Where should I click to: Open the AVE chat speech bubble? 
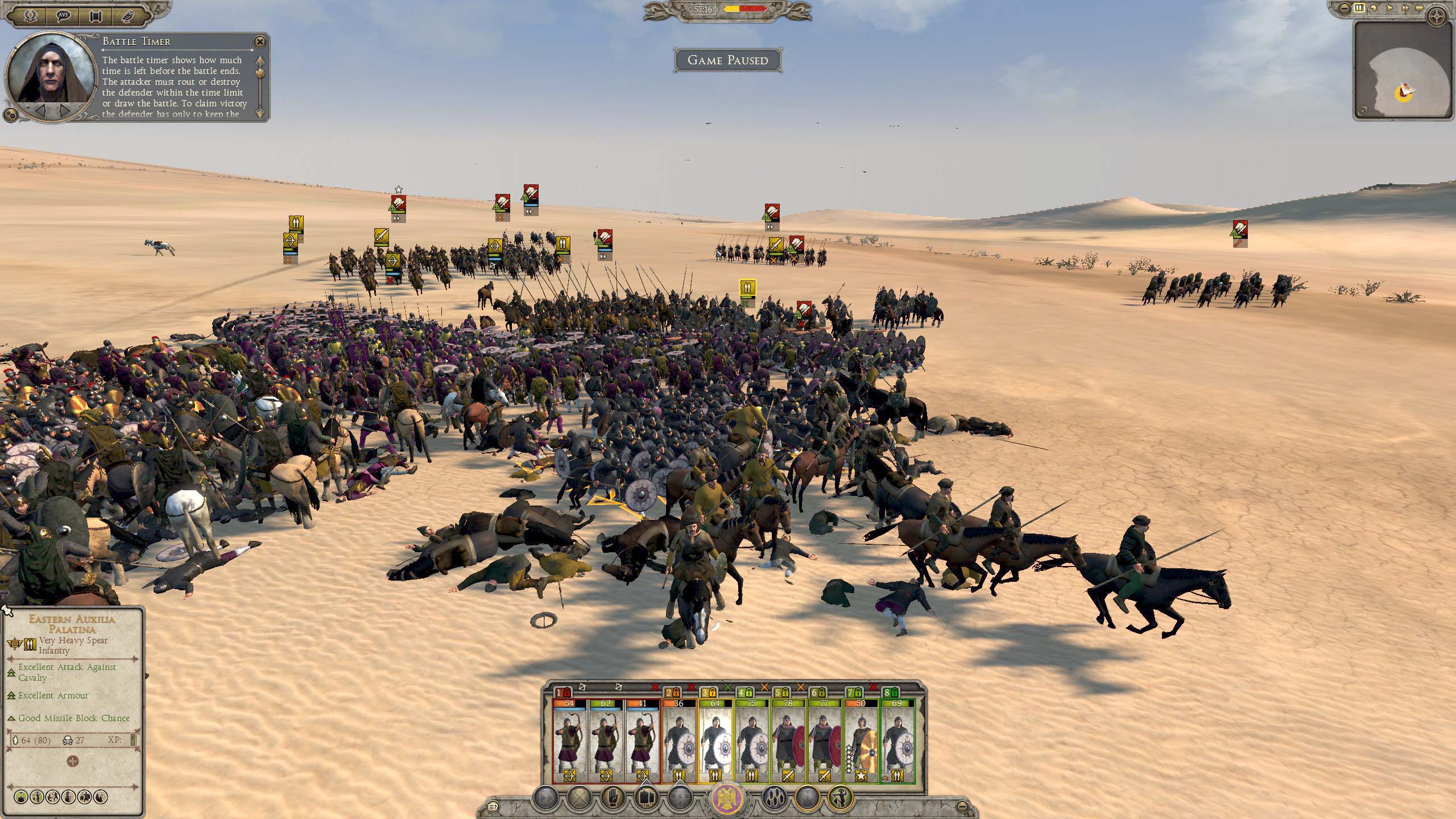[x=63, y=15]
